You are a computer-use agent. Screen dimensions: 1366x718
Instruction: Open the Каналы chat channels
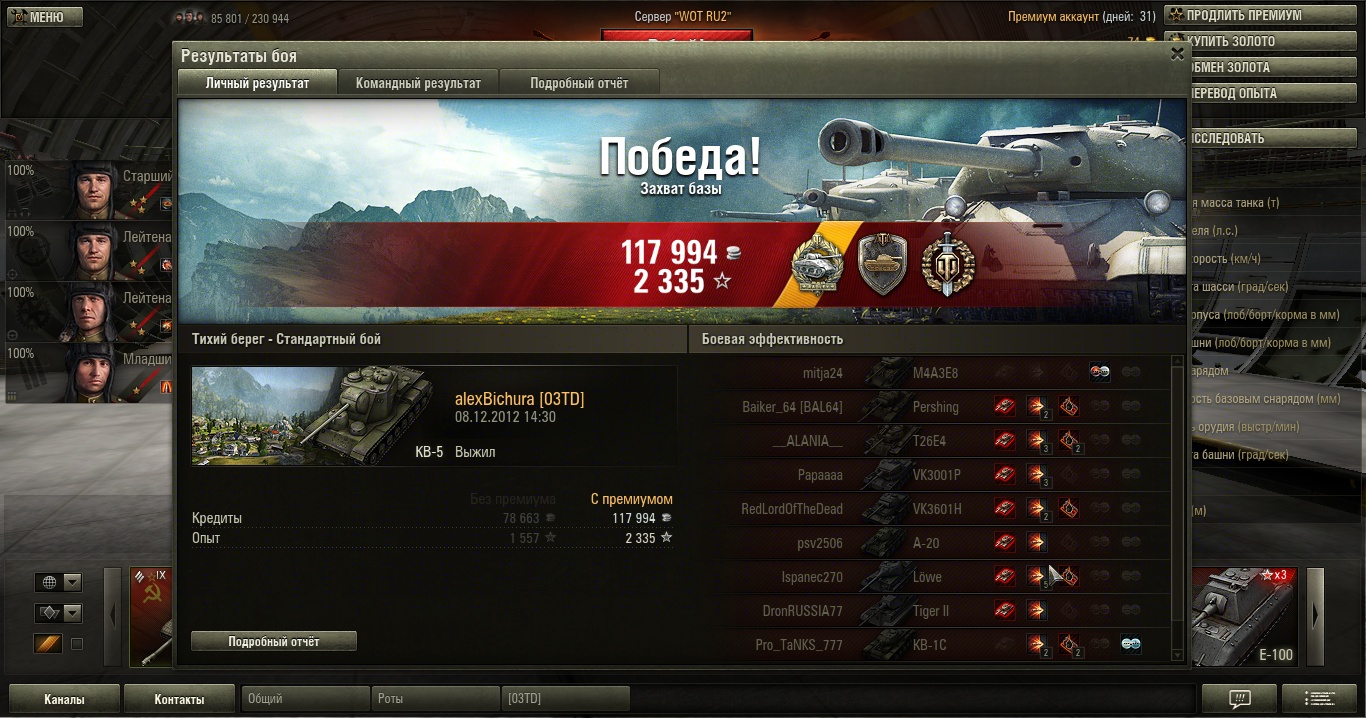pyautogui.click(x=64, y=699)
